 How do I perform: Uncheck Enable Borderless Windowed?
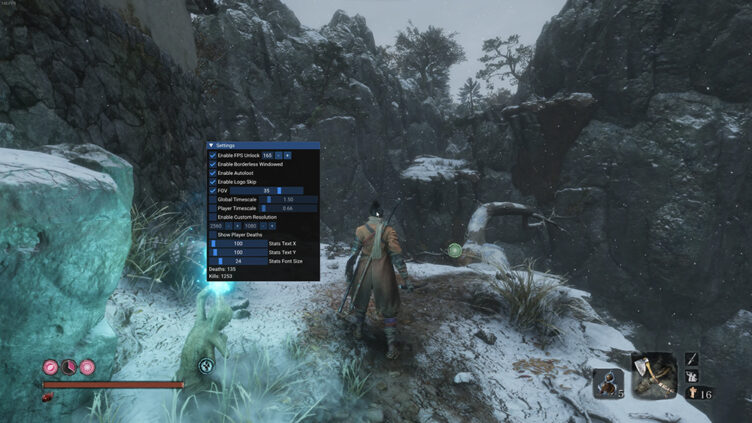pos(212,164)
